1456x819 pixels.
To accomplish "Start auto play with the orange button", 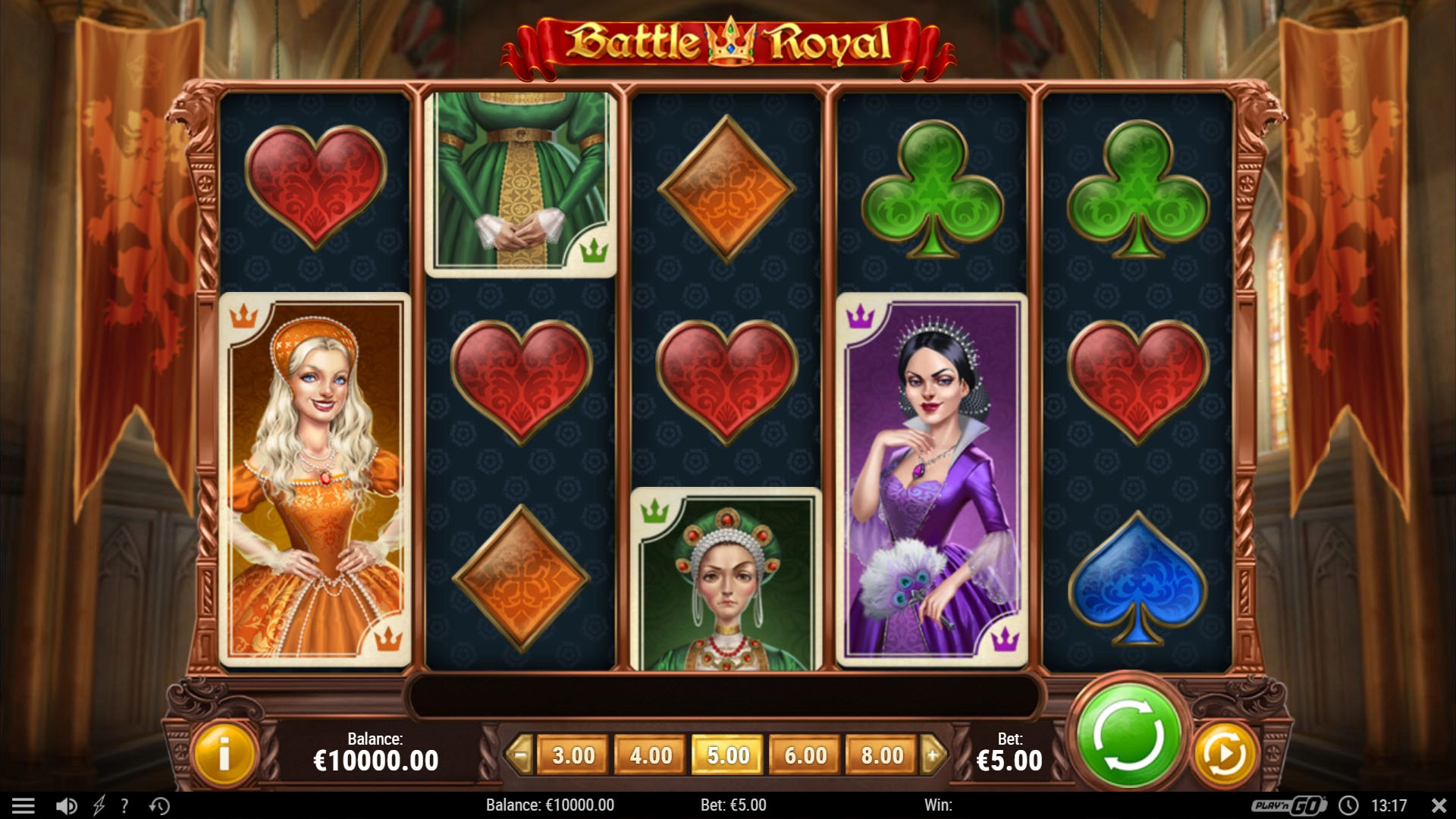I will [x=1224, y=754].
